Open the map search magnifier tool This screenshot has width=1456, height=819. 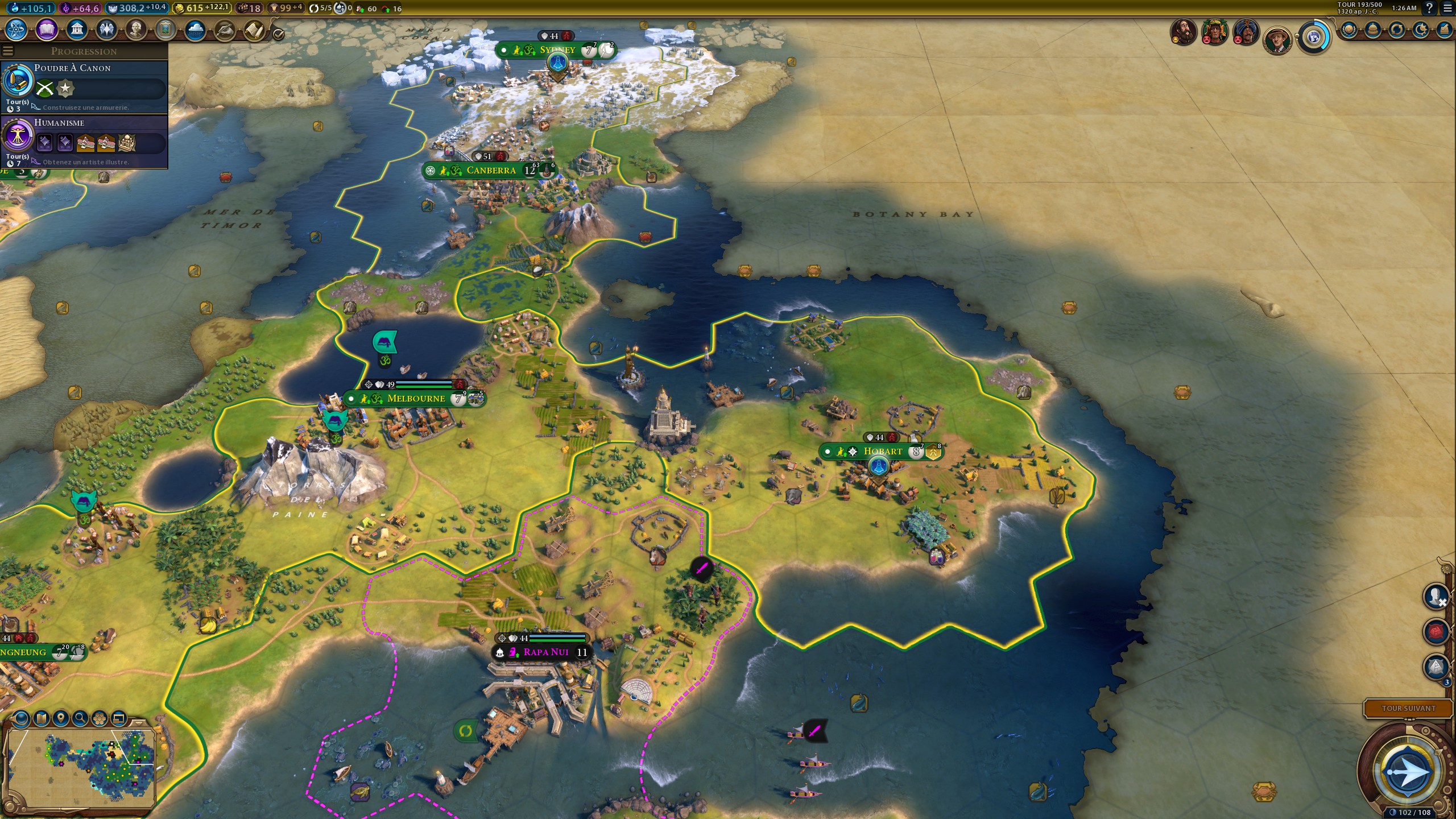(80, 719)
